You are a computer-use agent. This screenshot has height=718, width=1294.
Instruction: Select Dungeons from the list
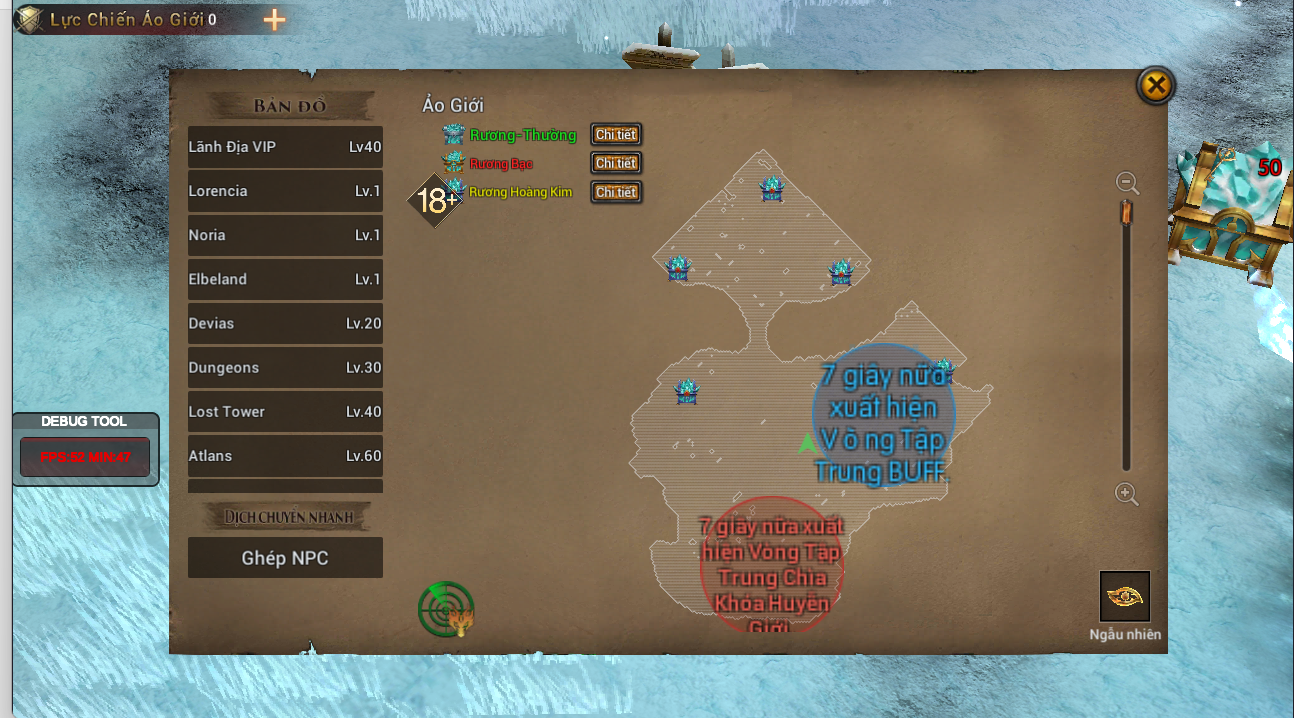point(285,368)
